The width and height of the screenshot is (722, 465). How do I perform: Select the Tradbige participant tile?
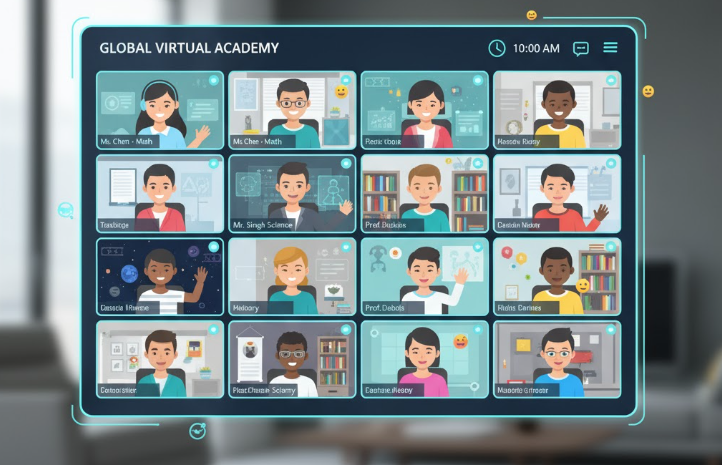click(160, 193)
